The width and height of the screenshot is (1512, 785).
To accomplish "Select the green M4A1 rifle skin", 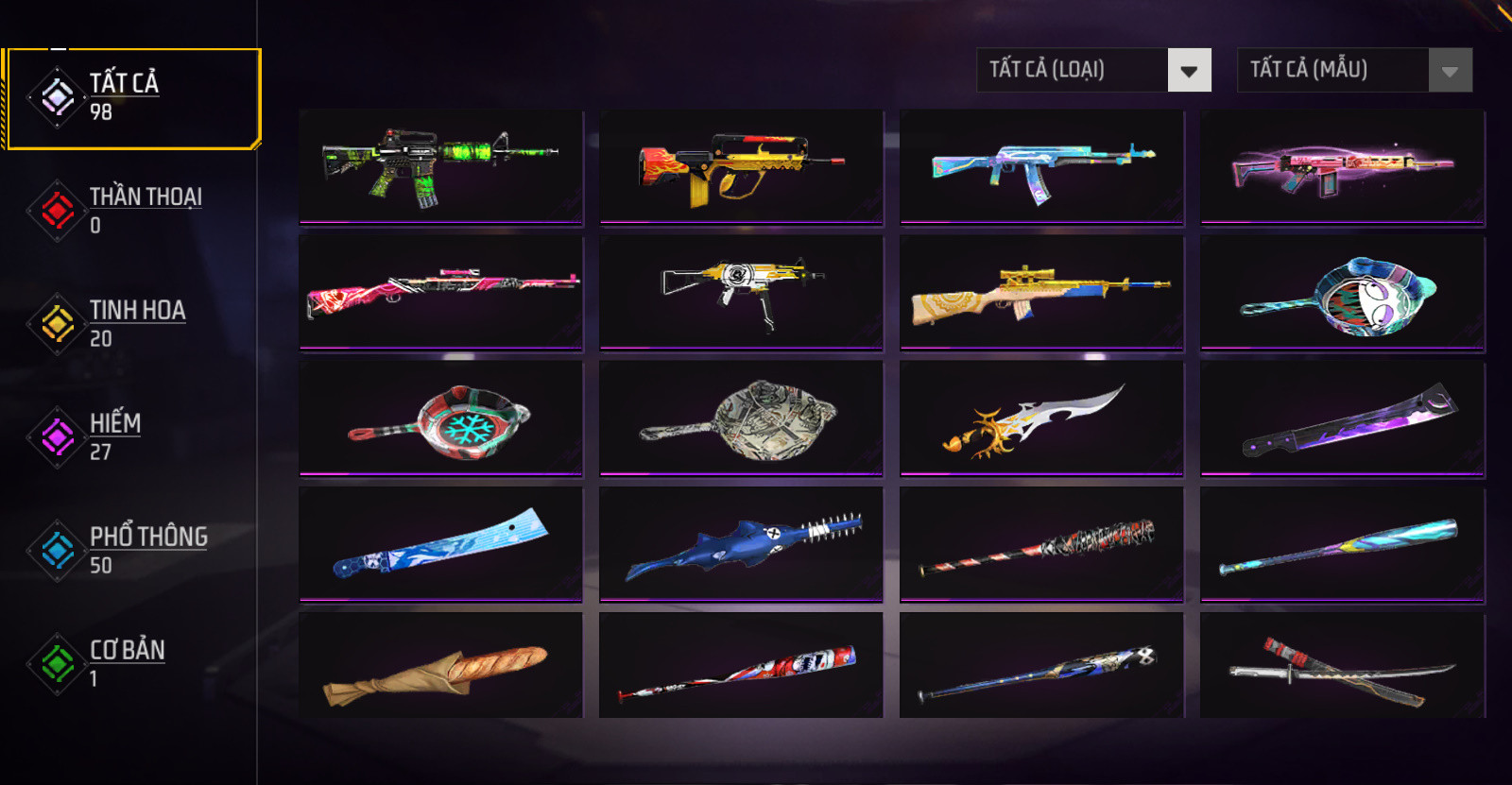I will (x=441, y=166).
